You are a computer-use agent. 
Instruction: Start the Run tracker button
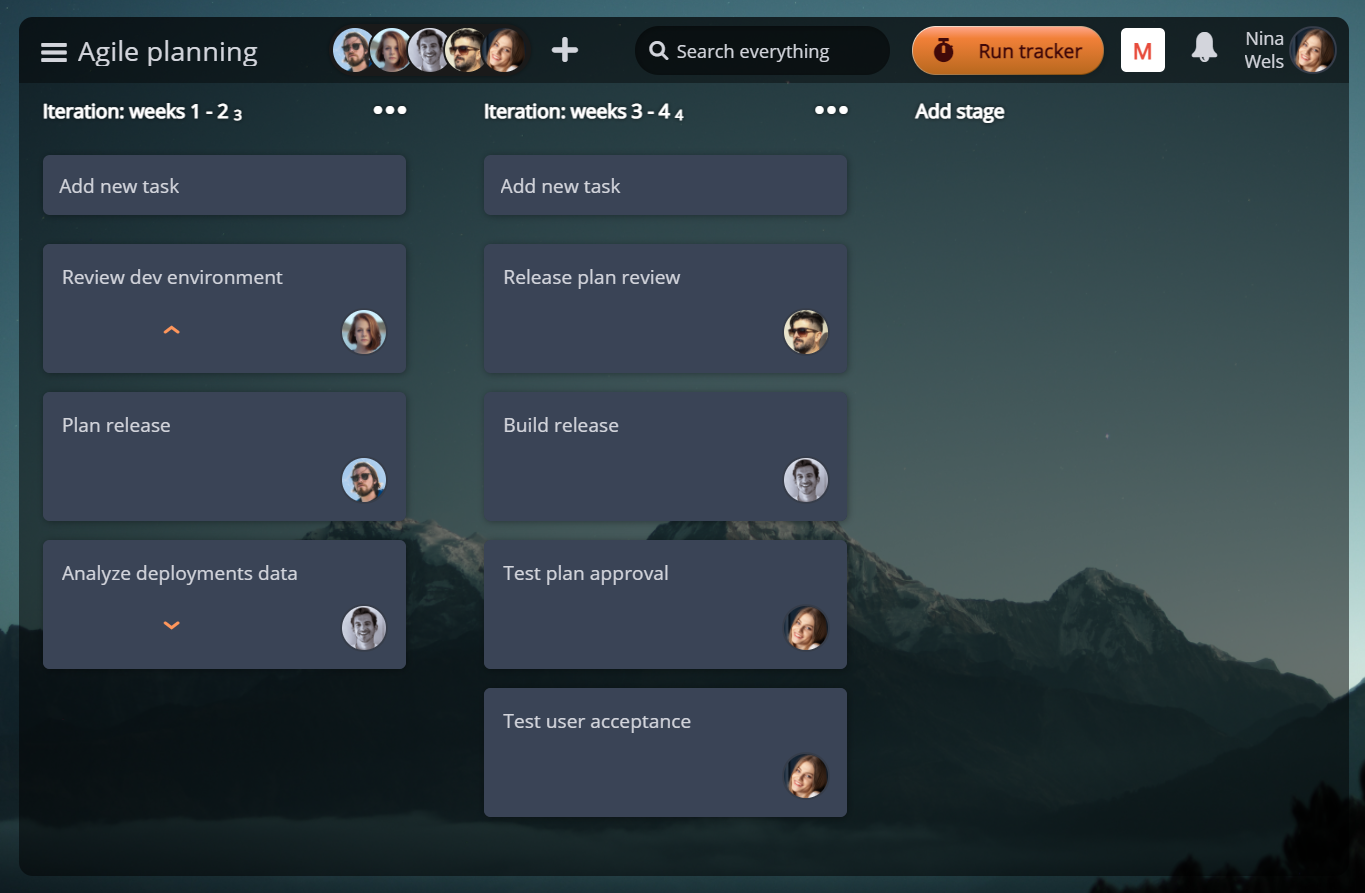click(1007, 51)
